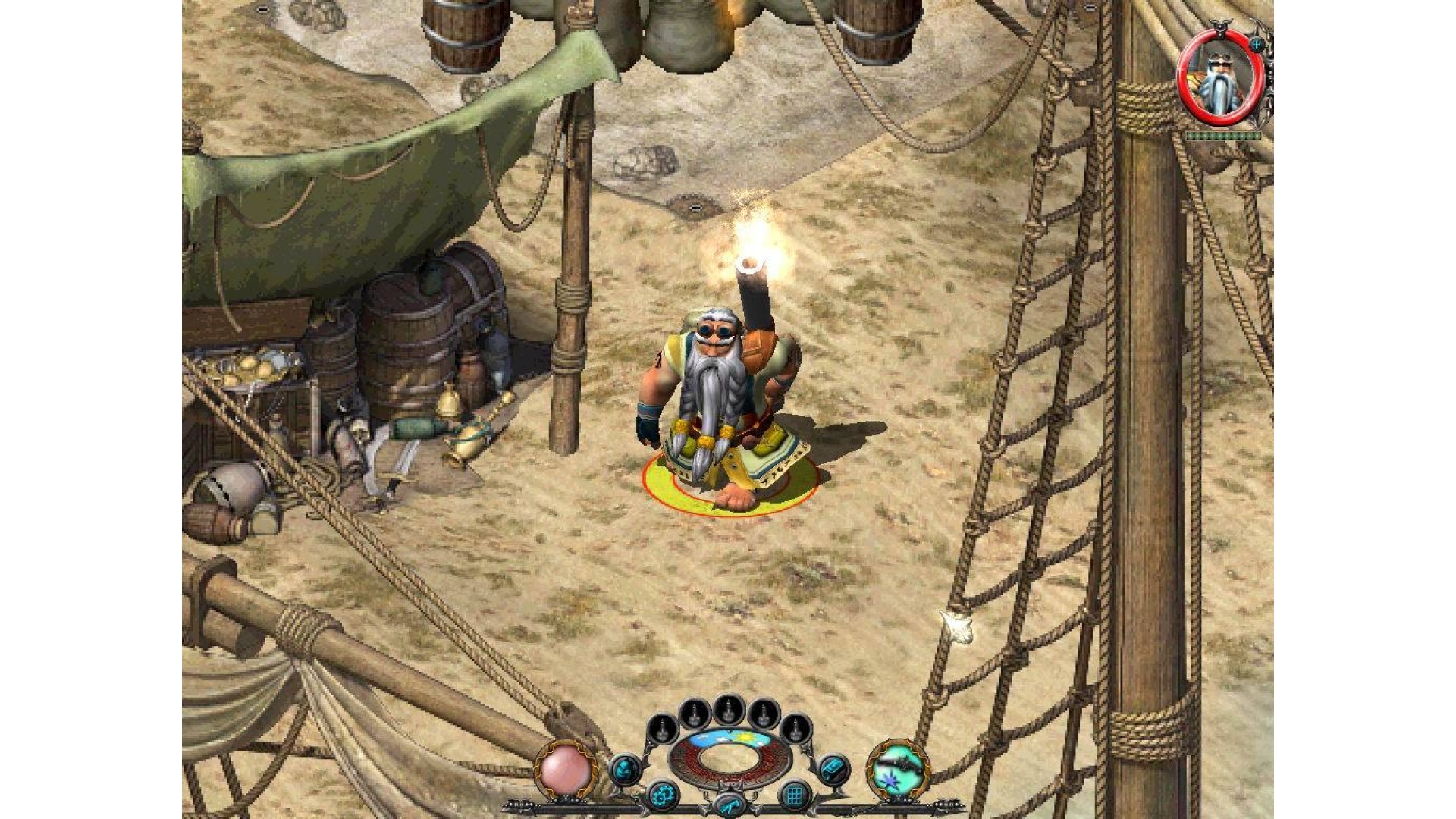The image size is (1456, 819).
Task: Select the pistol combat art slot
Action: [900, 769]
